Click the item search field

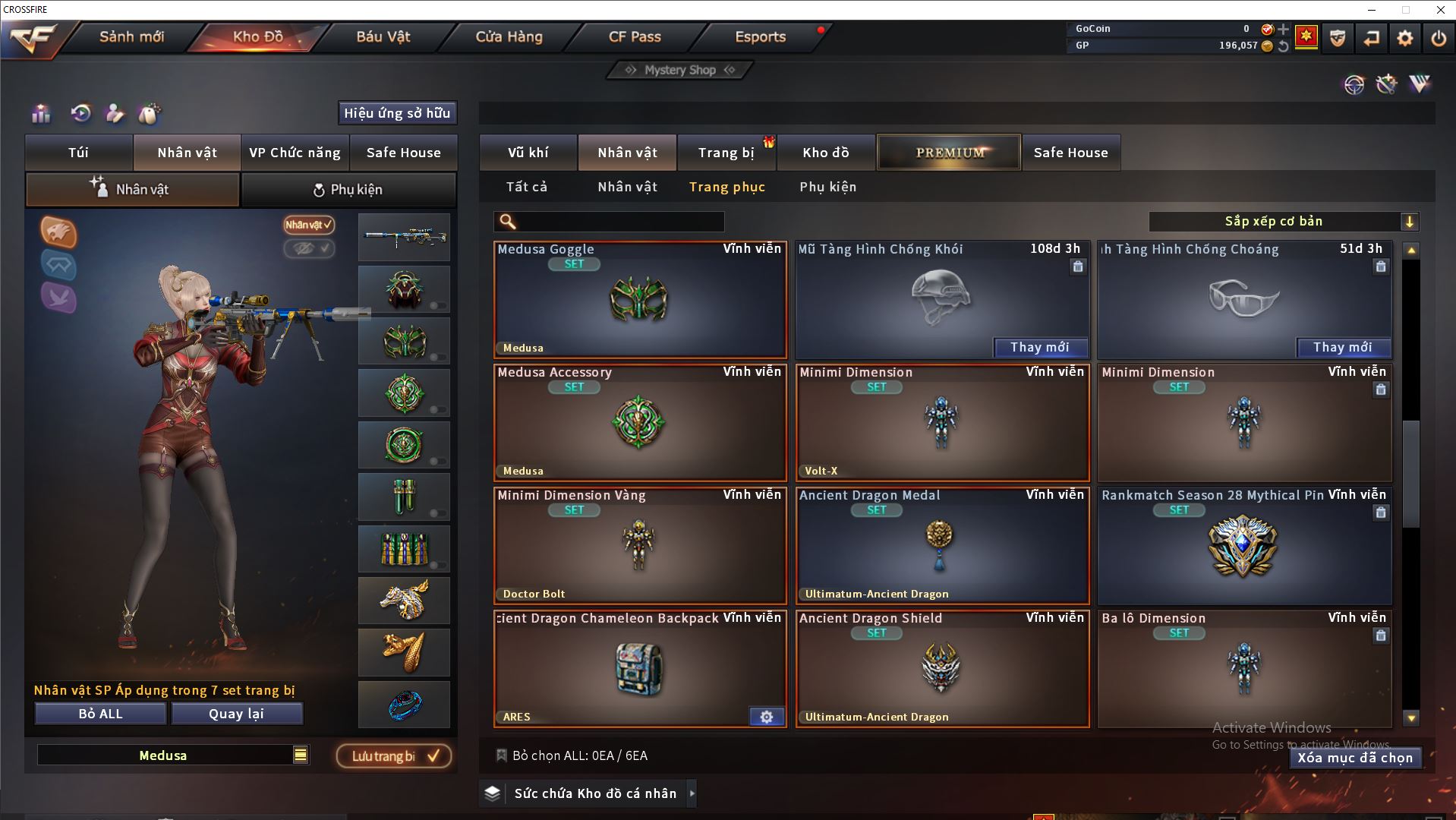click(619, 222)
